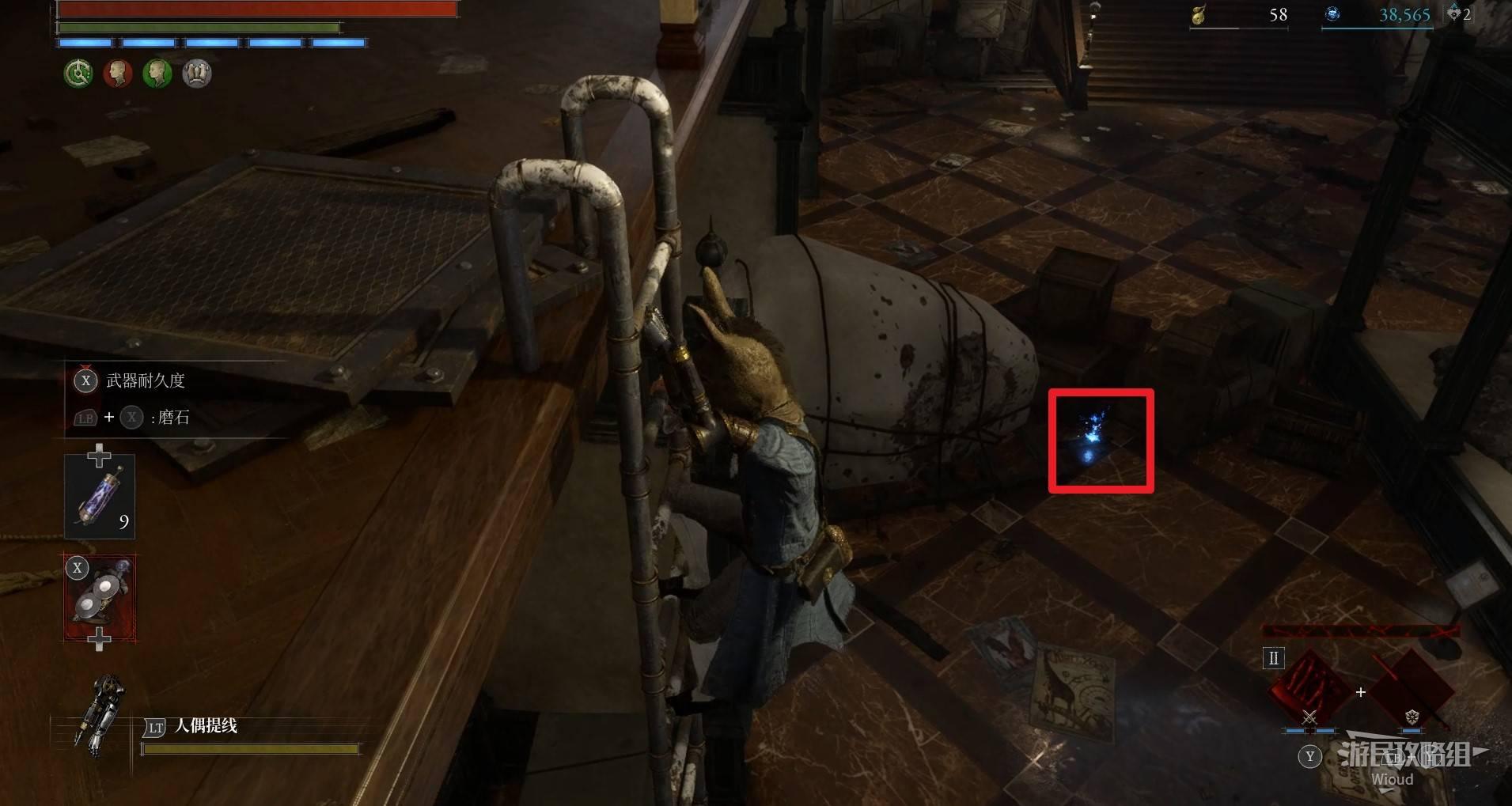
Task: Click the green head-profile status icon
Action: (x=157, y=74)
